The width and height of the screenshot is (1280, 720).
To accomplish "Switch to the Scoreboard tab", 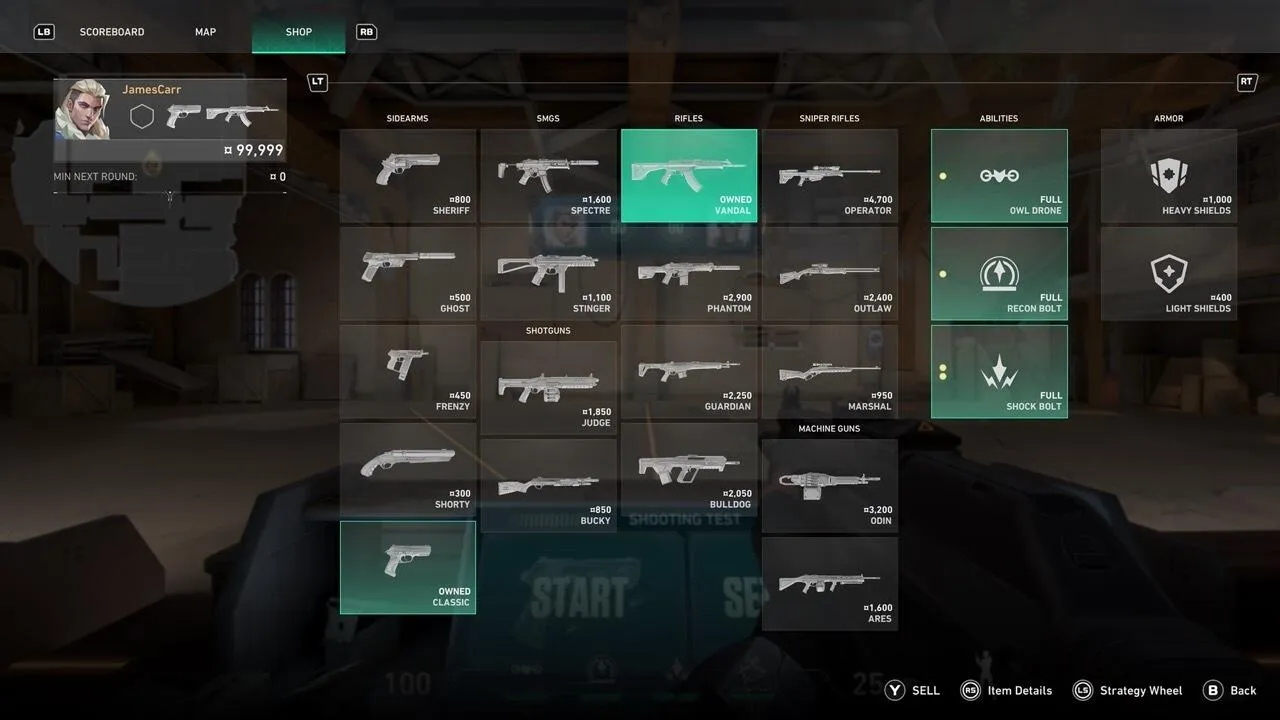I will pos(112,32).
